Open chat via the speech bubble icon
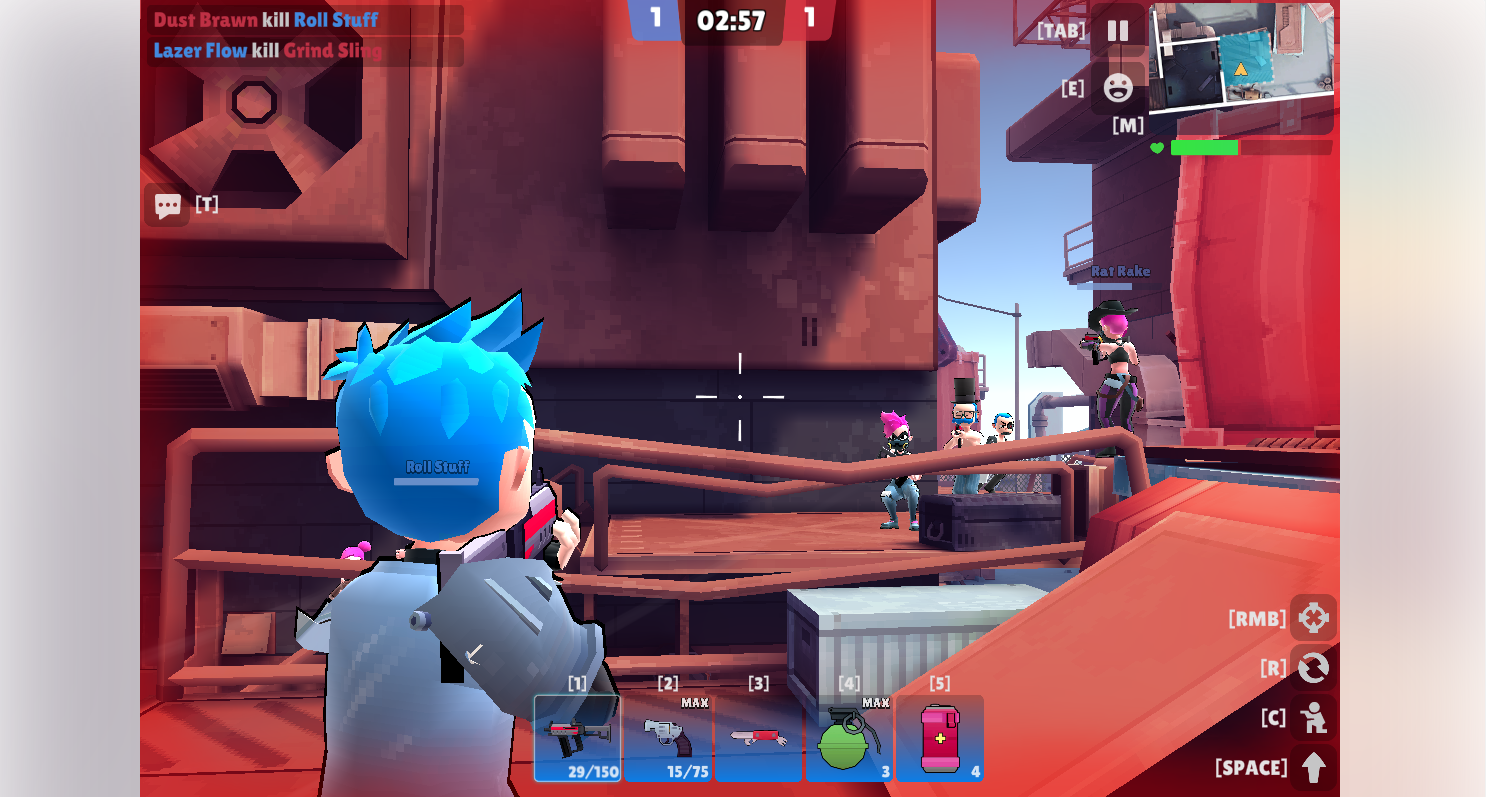 (167, 205)
